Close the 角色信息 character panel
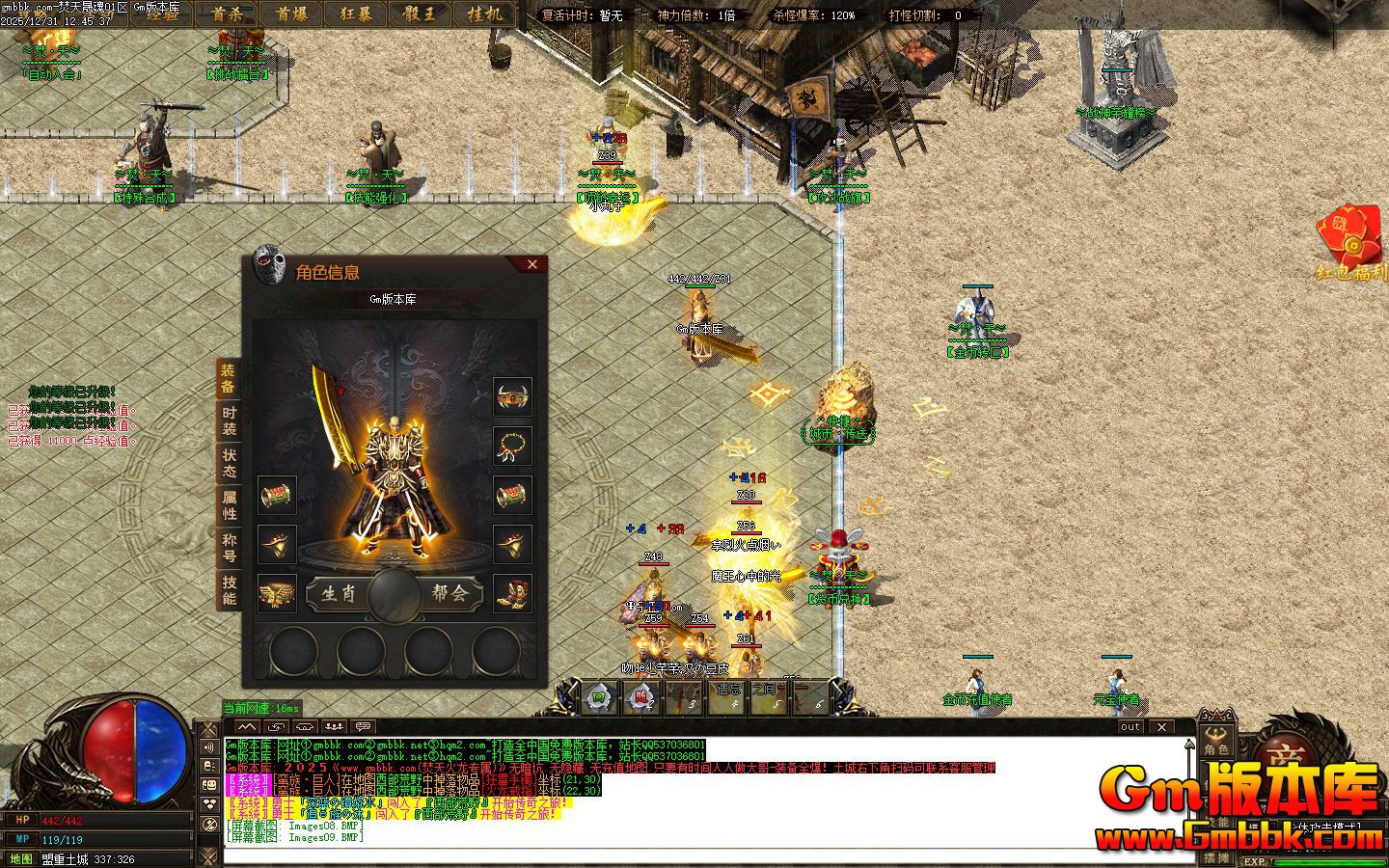 click(x=532, y=264)
